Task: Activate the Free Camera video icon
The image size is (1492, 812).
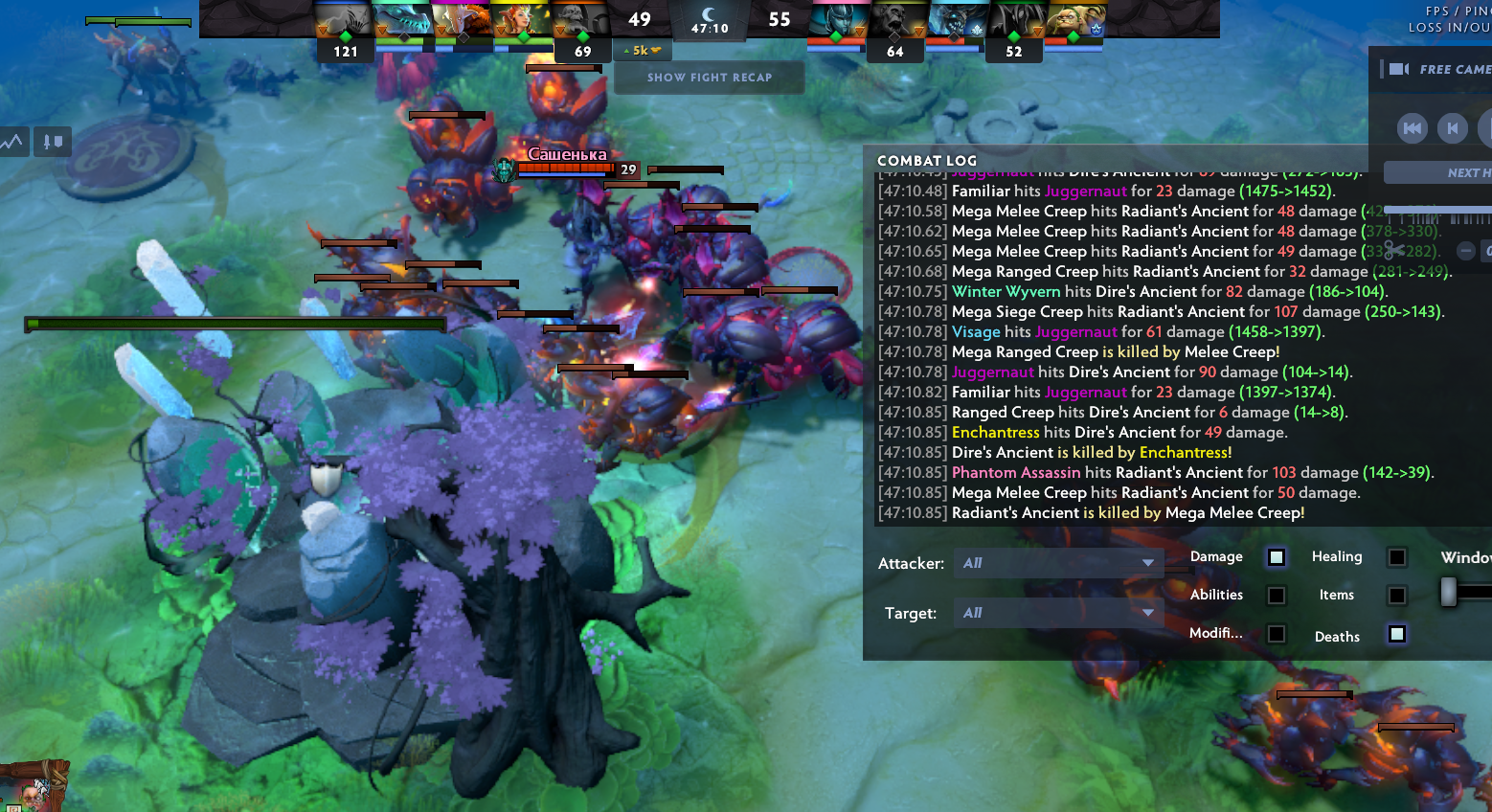Action: (1399, 68)
